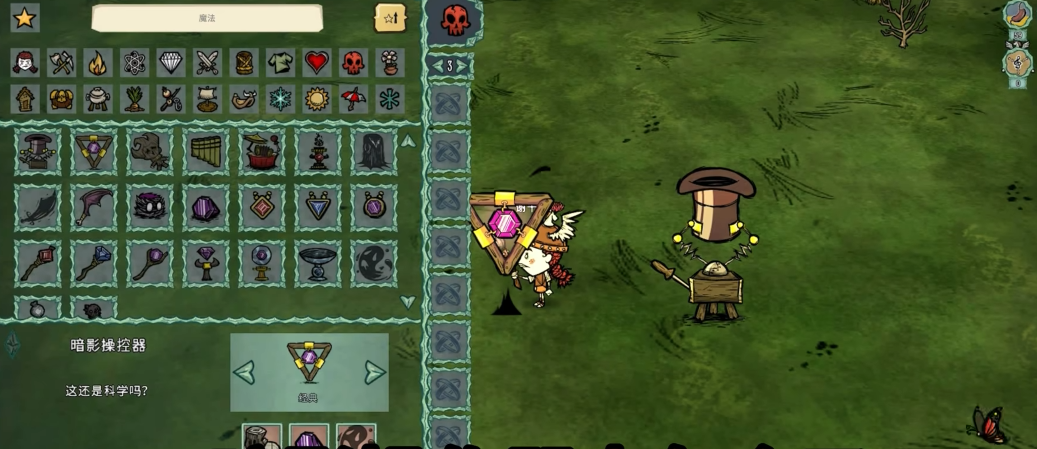The image size is (1037, 449).
Task: Choose the pan flute recipe
Action: [206, 152]
